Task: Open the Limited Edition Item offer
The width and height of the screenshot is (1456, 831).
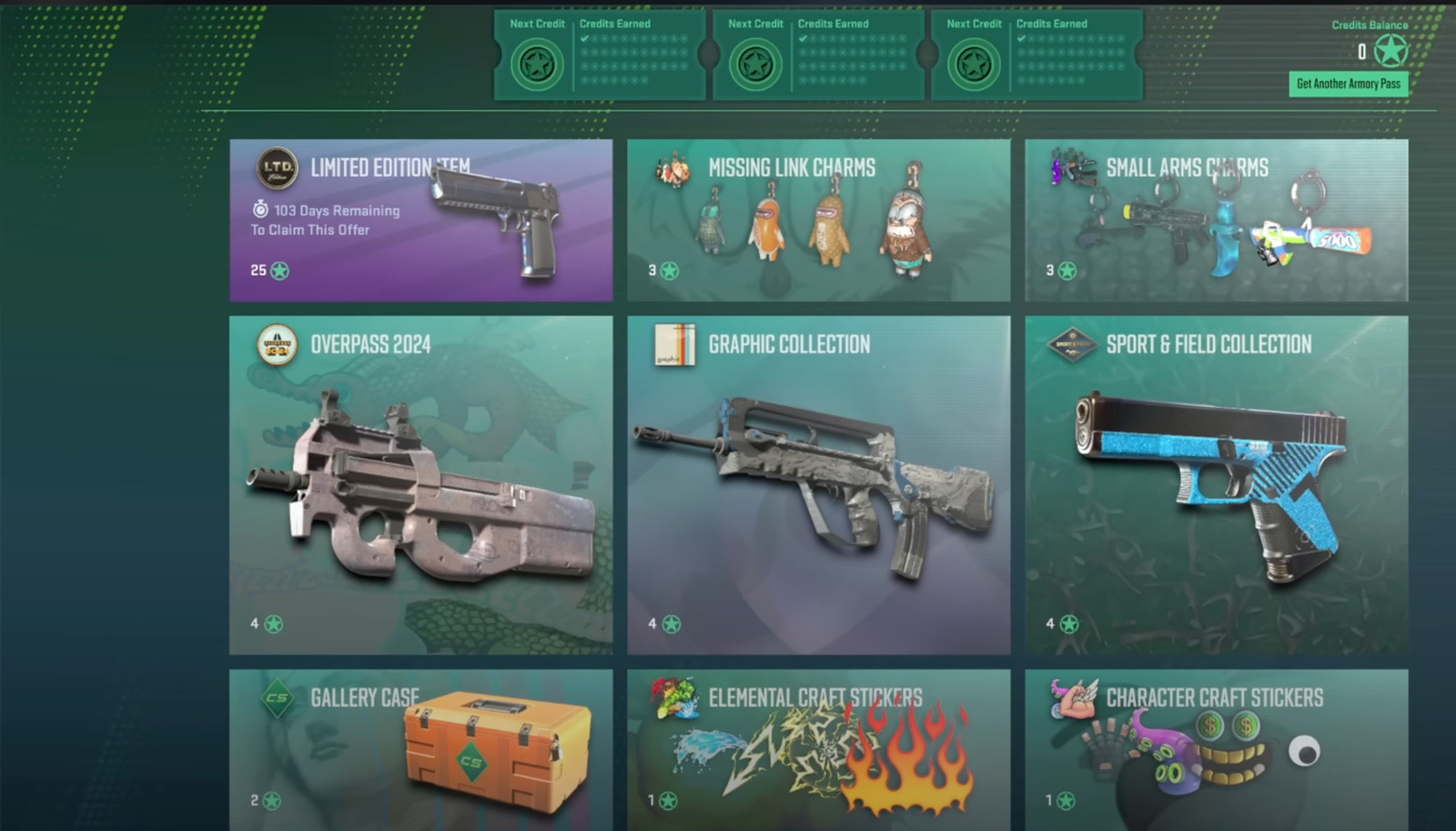Action: tap(420, 220)
